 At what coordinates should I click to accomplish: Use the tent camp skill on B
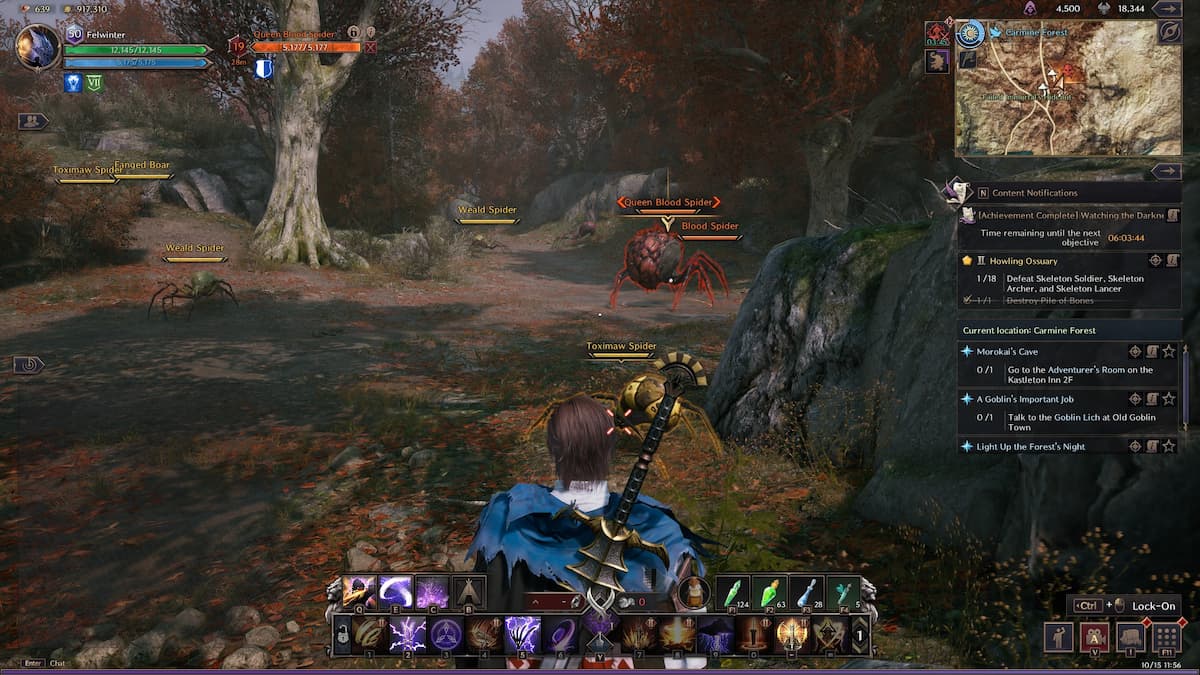[469, 592]
